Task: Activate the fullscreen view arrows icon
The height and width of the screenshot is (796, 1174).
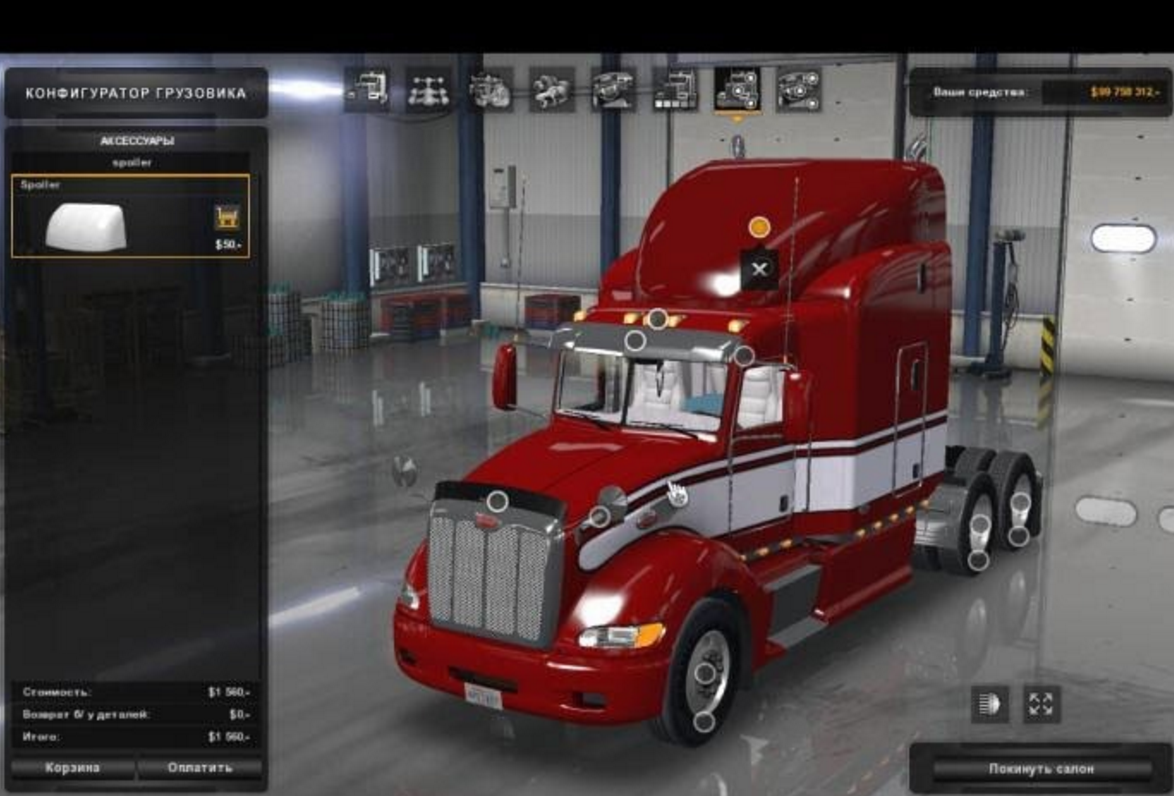Action: (x=1041, y=704)
